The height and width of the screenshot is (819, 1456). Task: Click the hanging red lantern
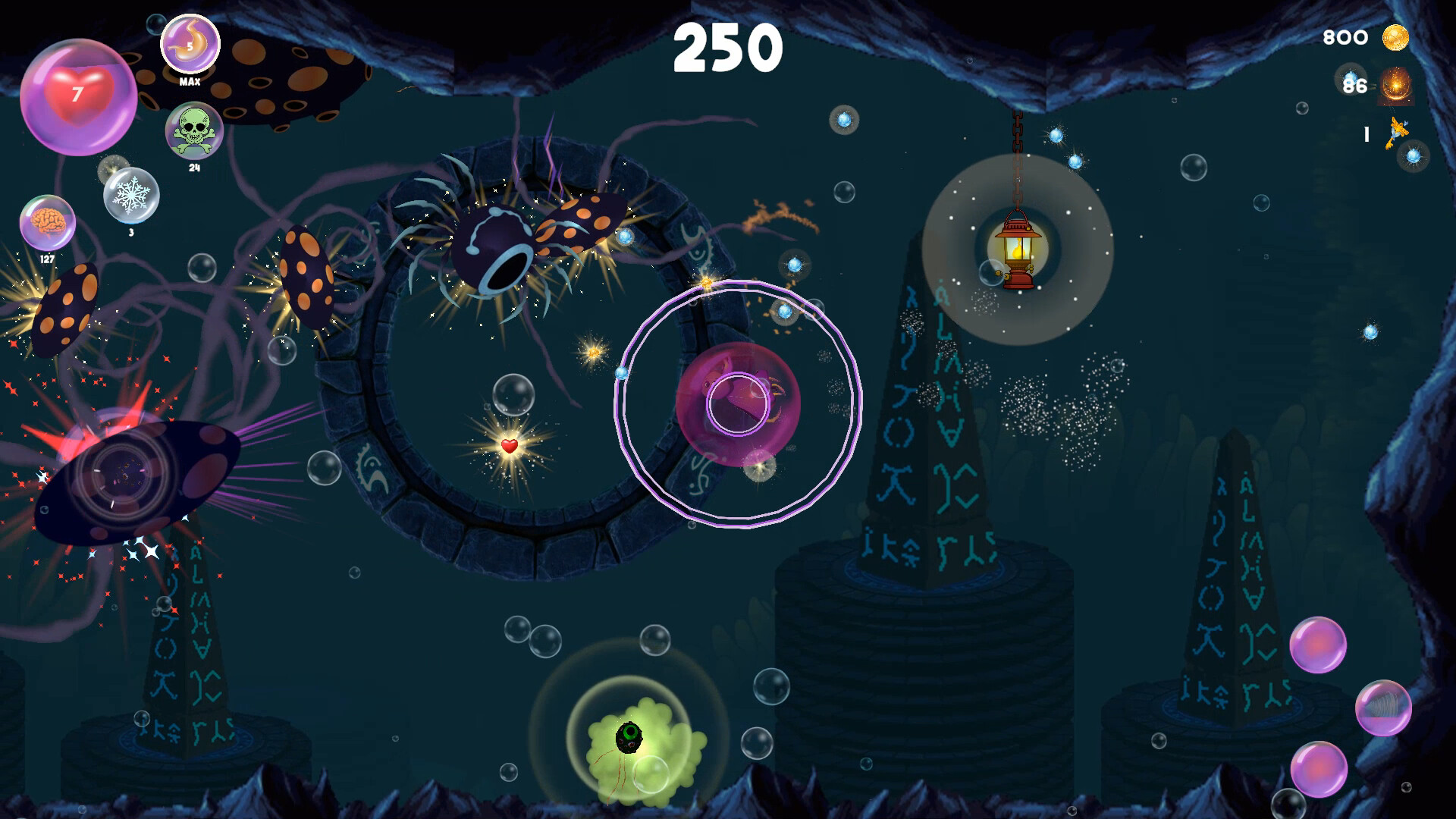point(1016,250)
